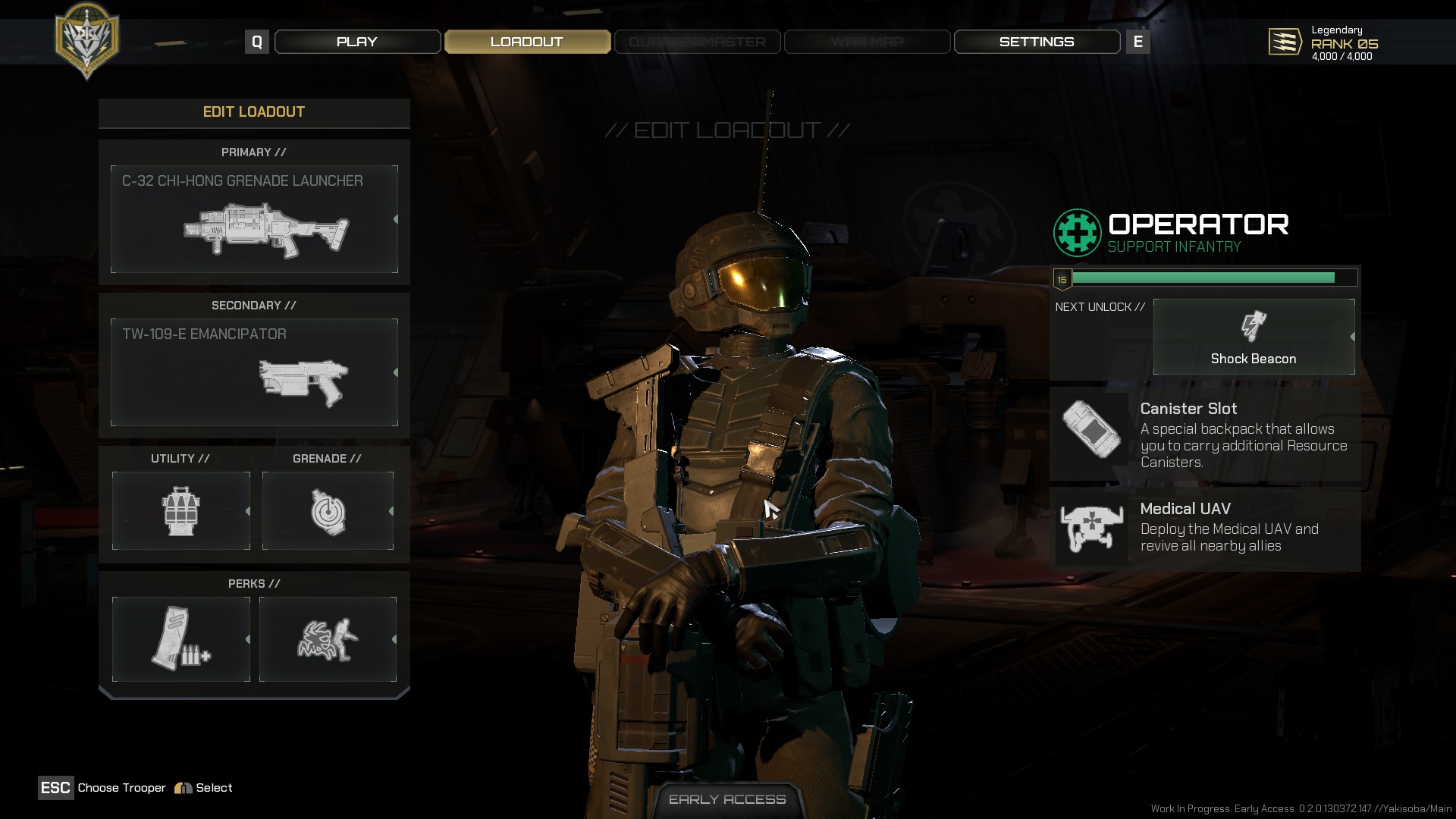Select the Loadout tab
This screenshot has width=1456, height=819.
click(x=527, y=42)
